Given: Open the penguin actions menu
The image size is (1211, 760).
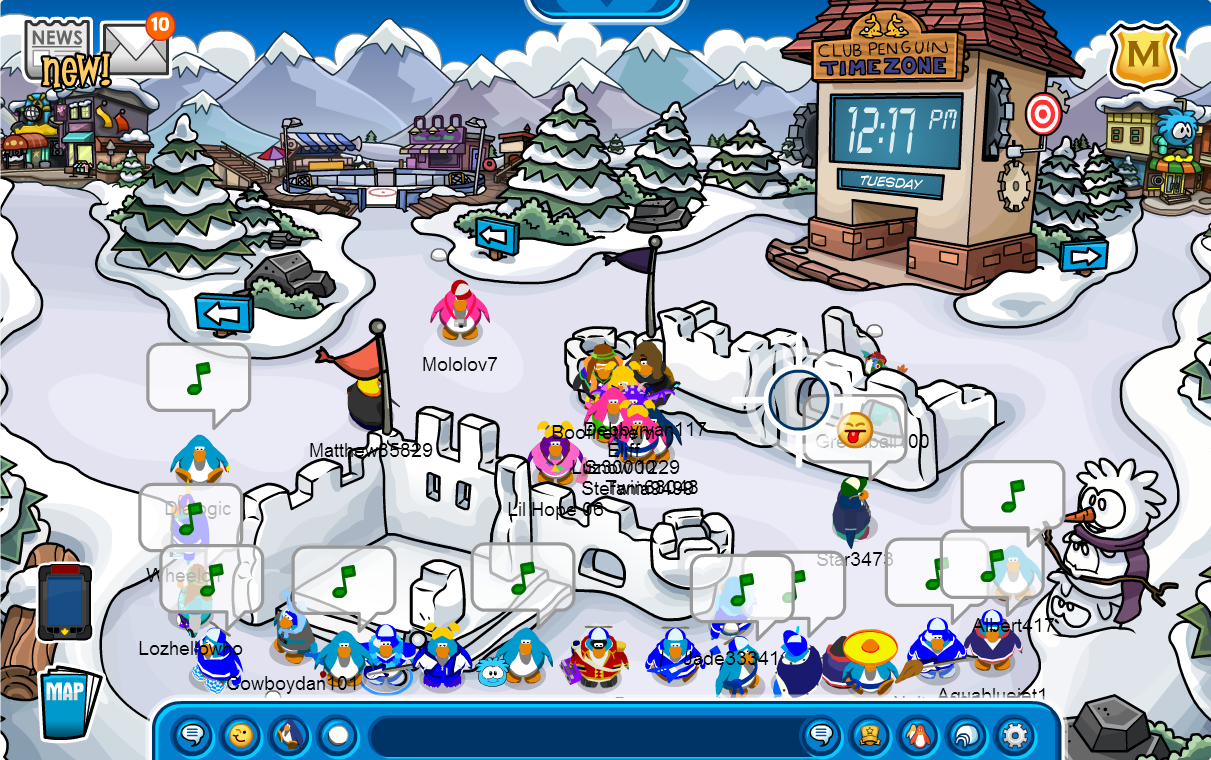Looking at the screenshot, I should coord(289,737).
